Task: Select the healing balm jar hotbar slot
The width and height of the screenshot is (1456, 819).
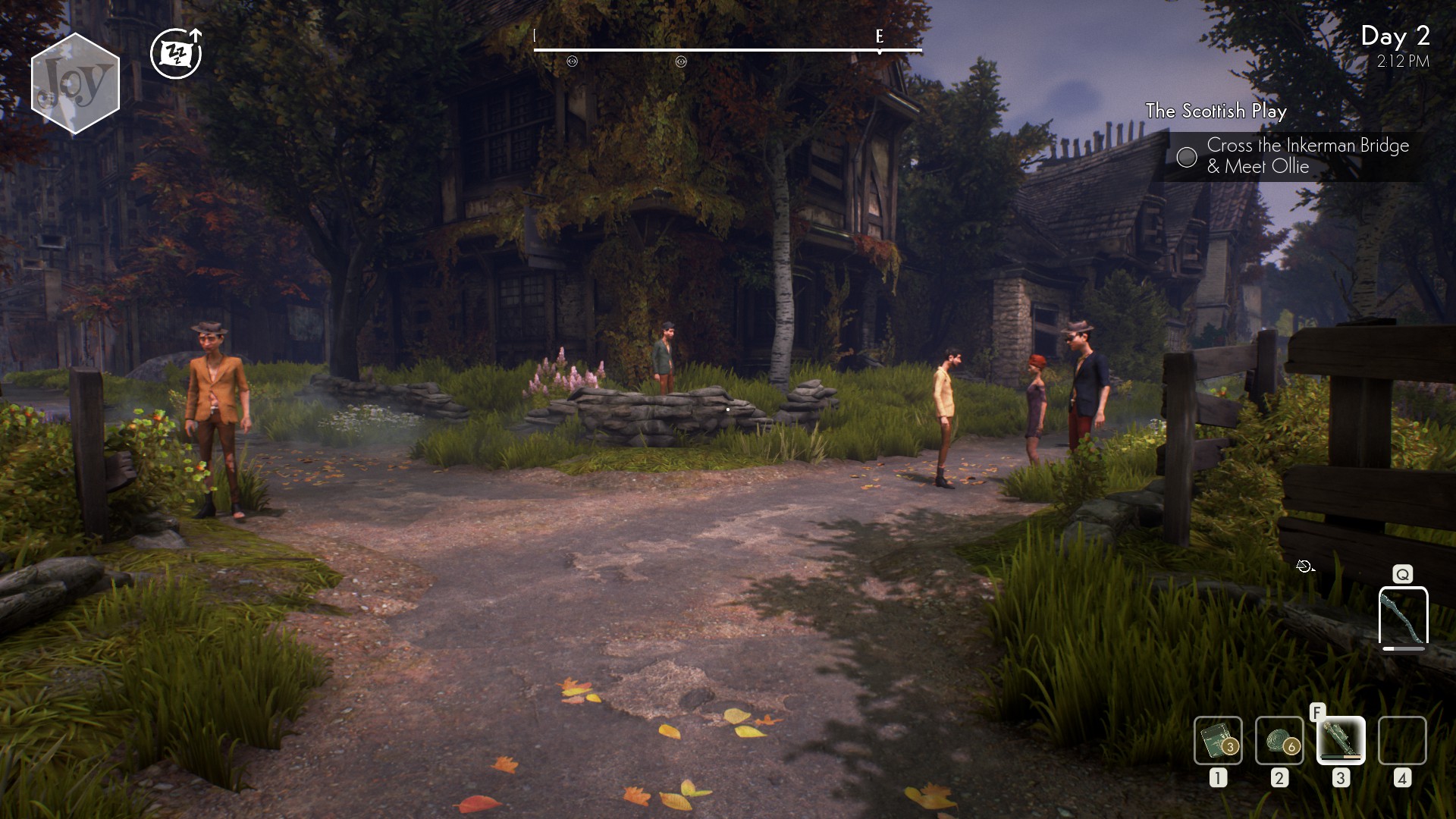Action: pos(1218,740)
